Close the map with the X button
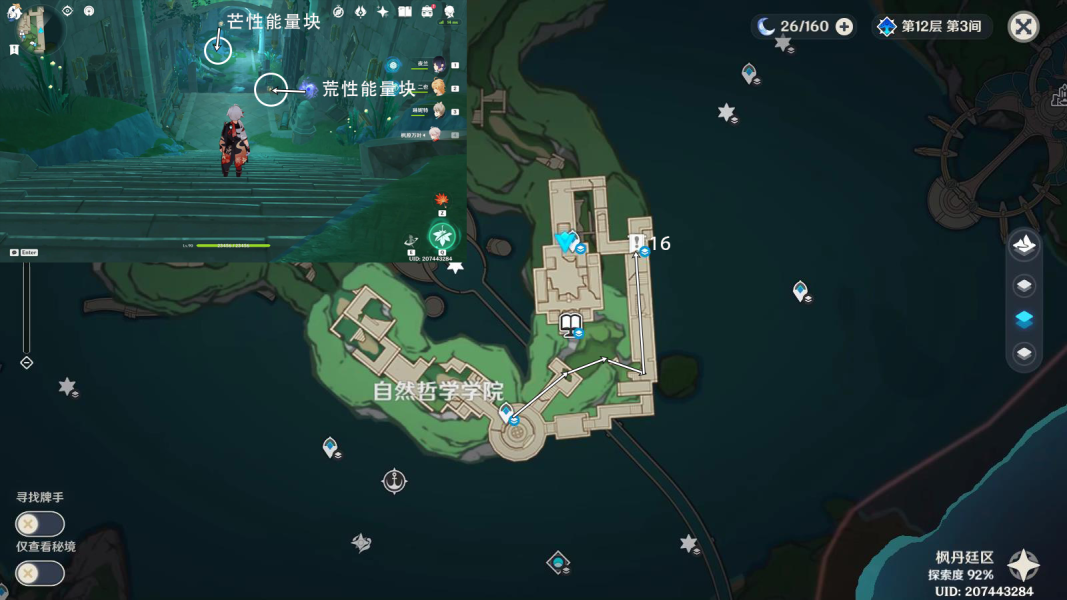 click(x=1023, y=27)
